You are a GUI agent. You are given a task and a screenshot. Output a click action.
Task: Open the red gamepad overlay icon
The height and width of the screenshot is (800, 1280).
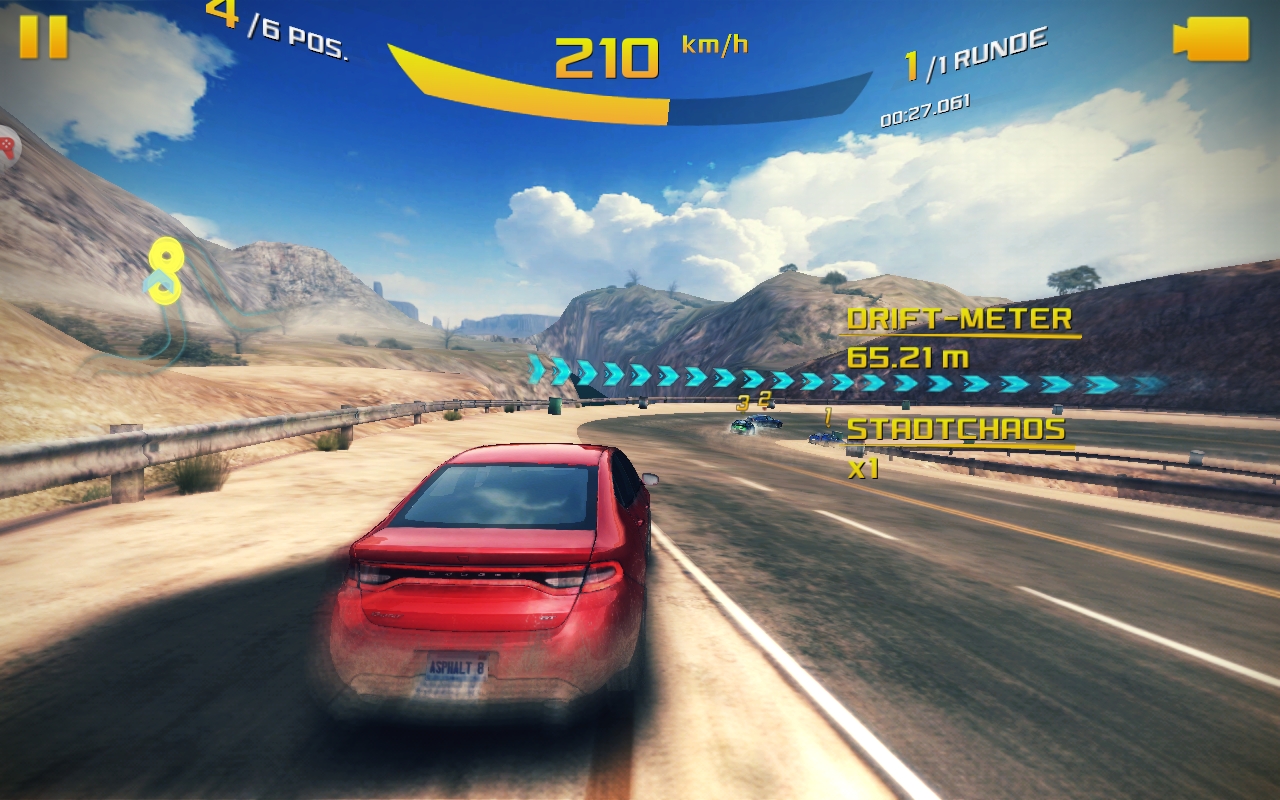6,148
